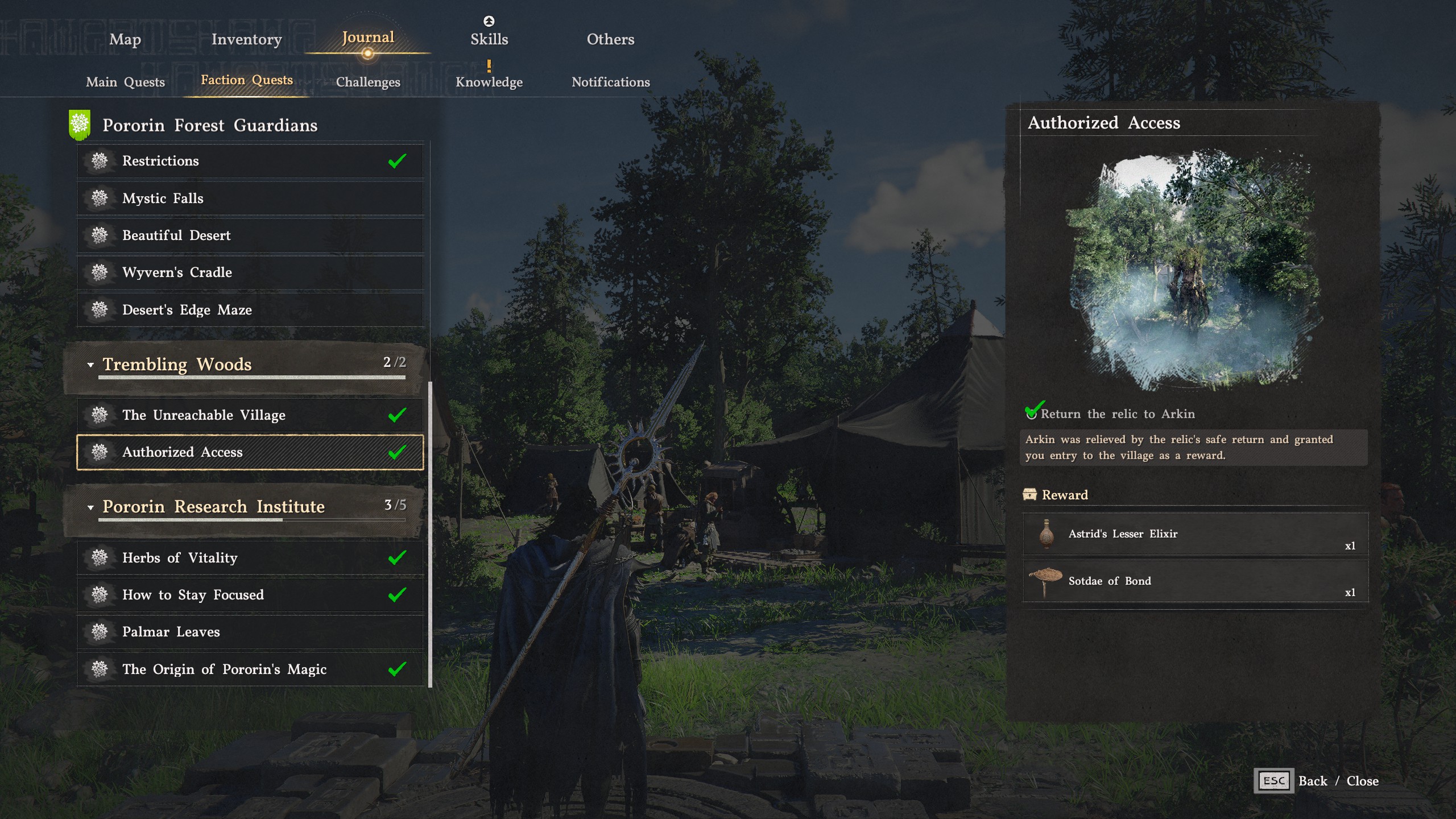Select the Wyvern's Cradle quest

point(250,272)
